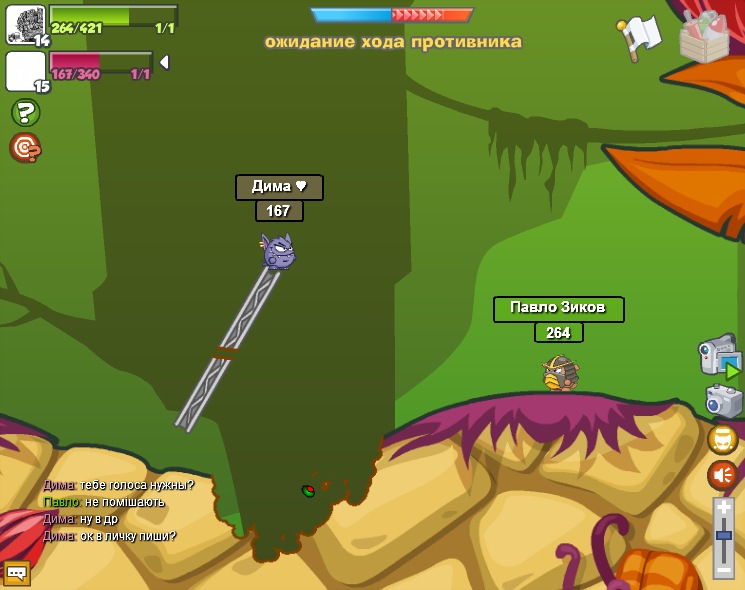Click the Павло Зиков name tag

pos(558,308)
